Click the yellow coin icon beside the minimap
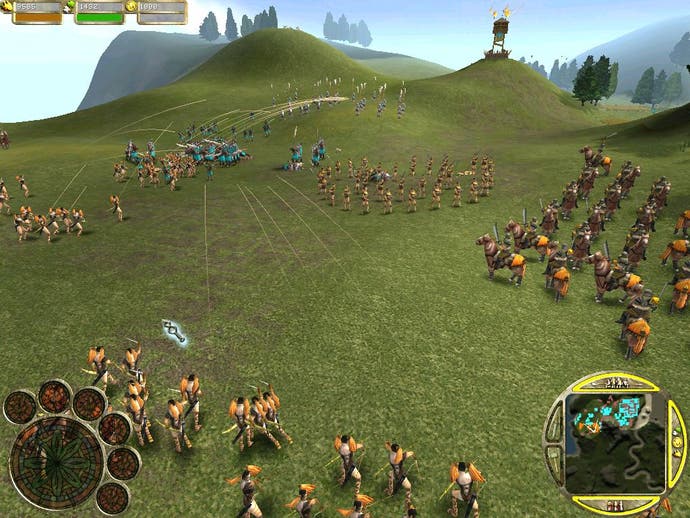 (x=676, y=441)
